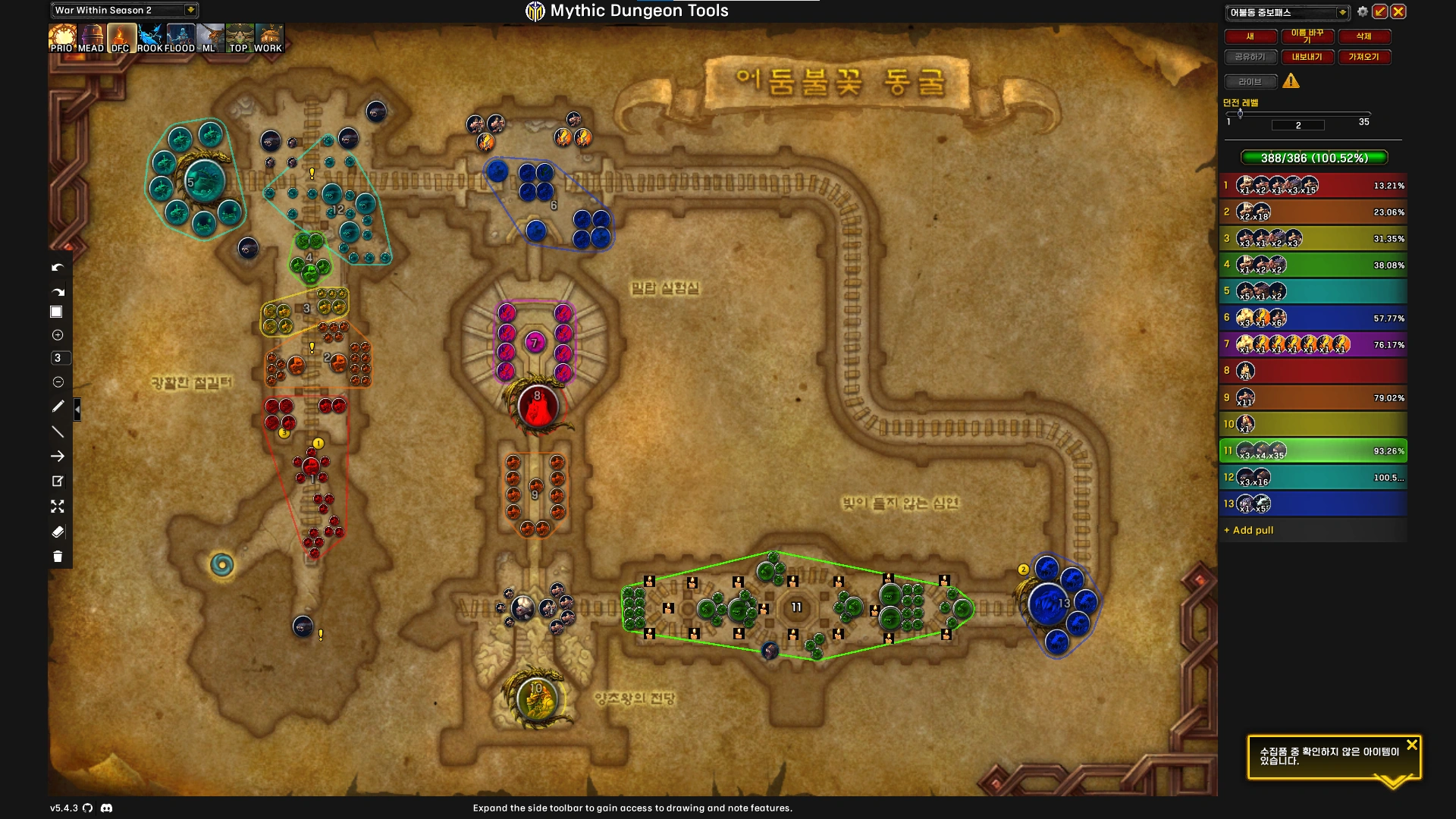Select the MEAD dungeon icon

pyautogui.click(x=91, y=38)
